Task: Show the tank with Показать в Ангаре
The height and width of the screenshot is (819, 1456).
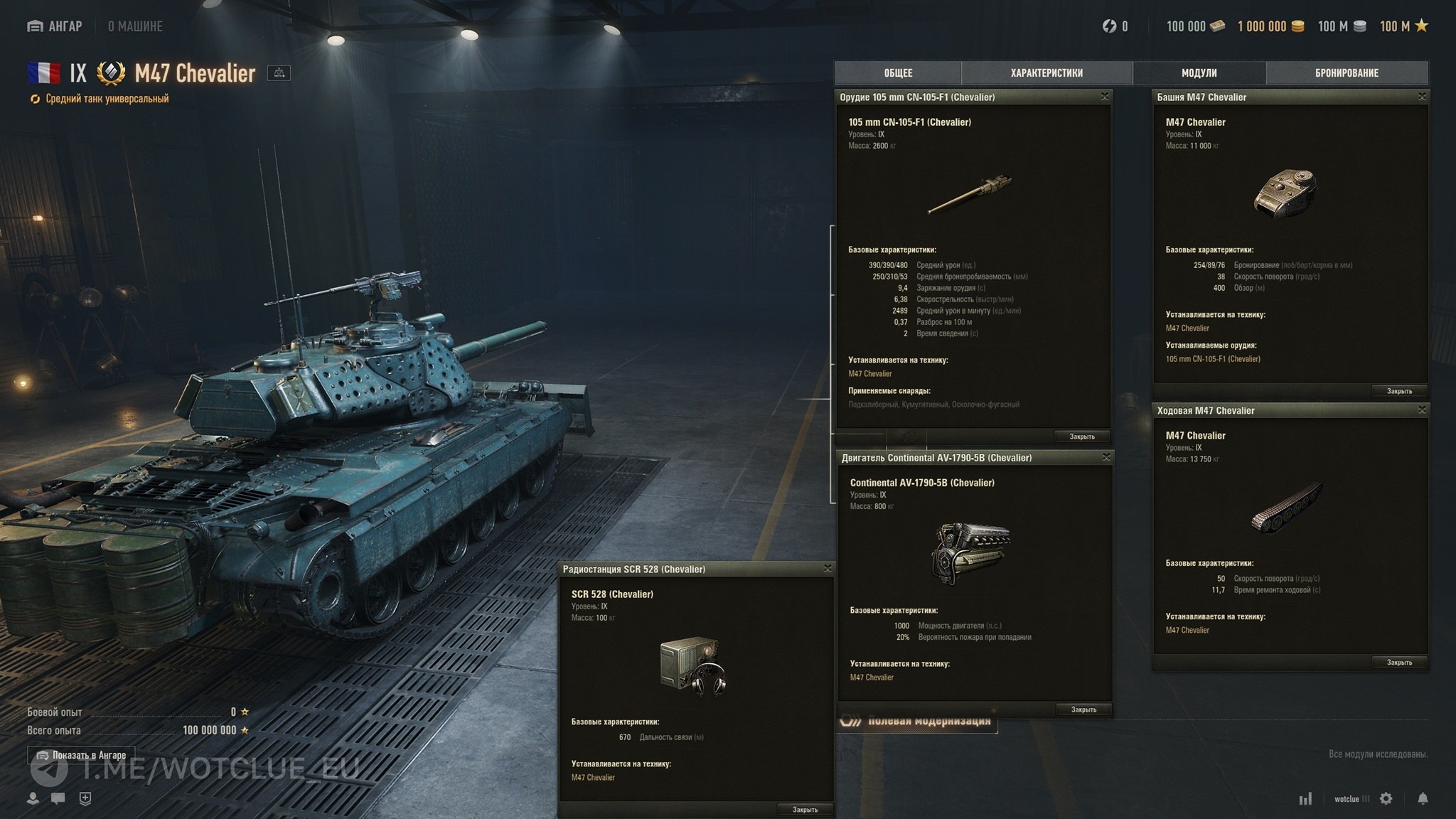Action: coord(81,755)
